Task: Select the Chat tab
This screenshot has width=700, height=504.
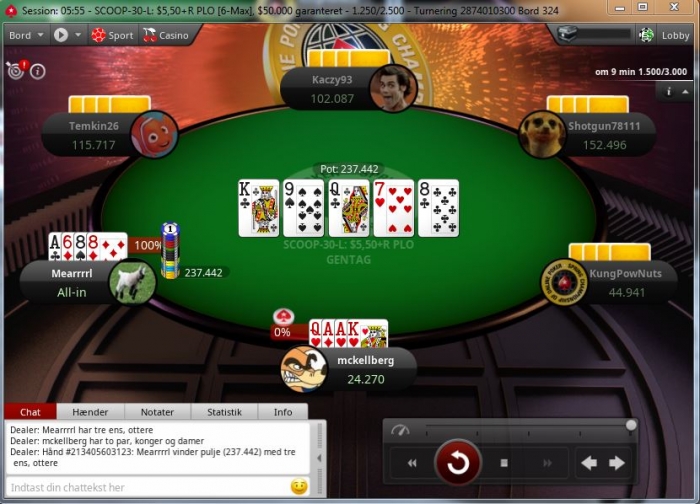Action: 30,411
